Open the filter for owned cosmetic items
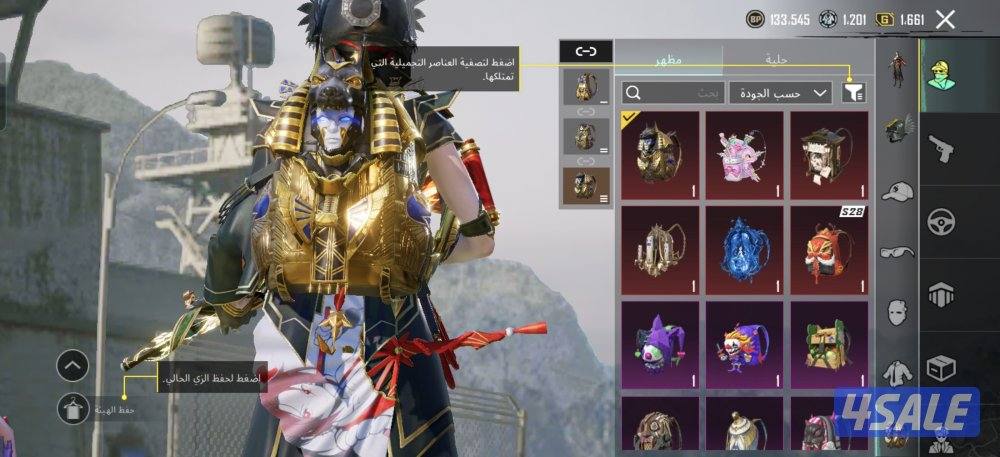The image size is (1000, 457). click(853, 93)
